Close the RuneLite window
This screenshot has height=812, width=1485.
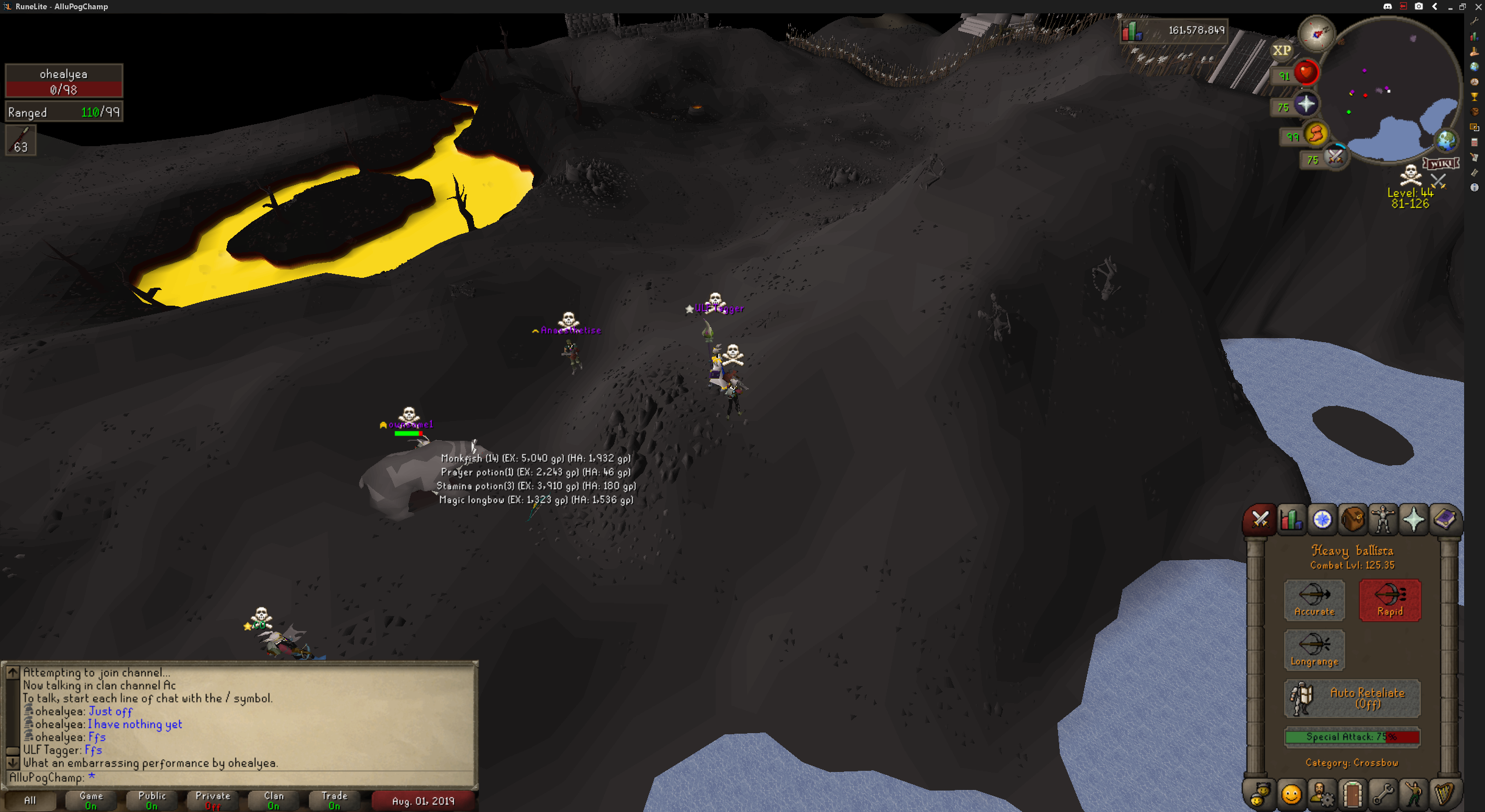point(1478,6)
